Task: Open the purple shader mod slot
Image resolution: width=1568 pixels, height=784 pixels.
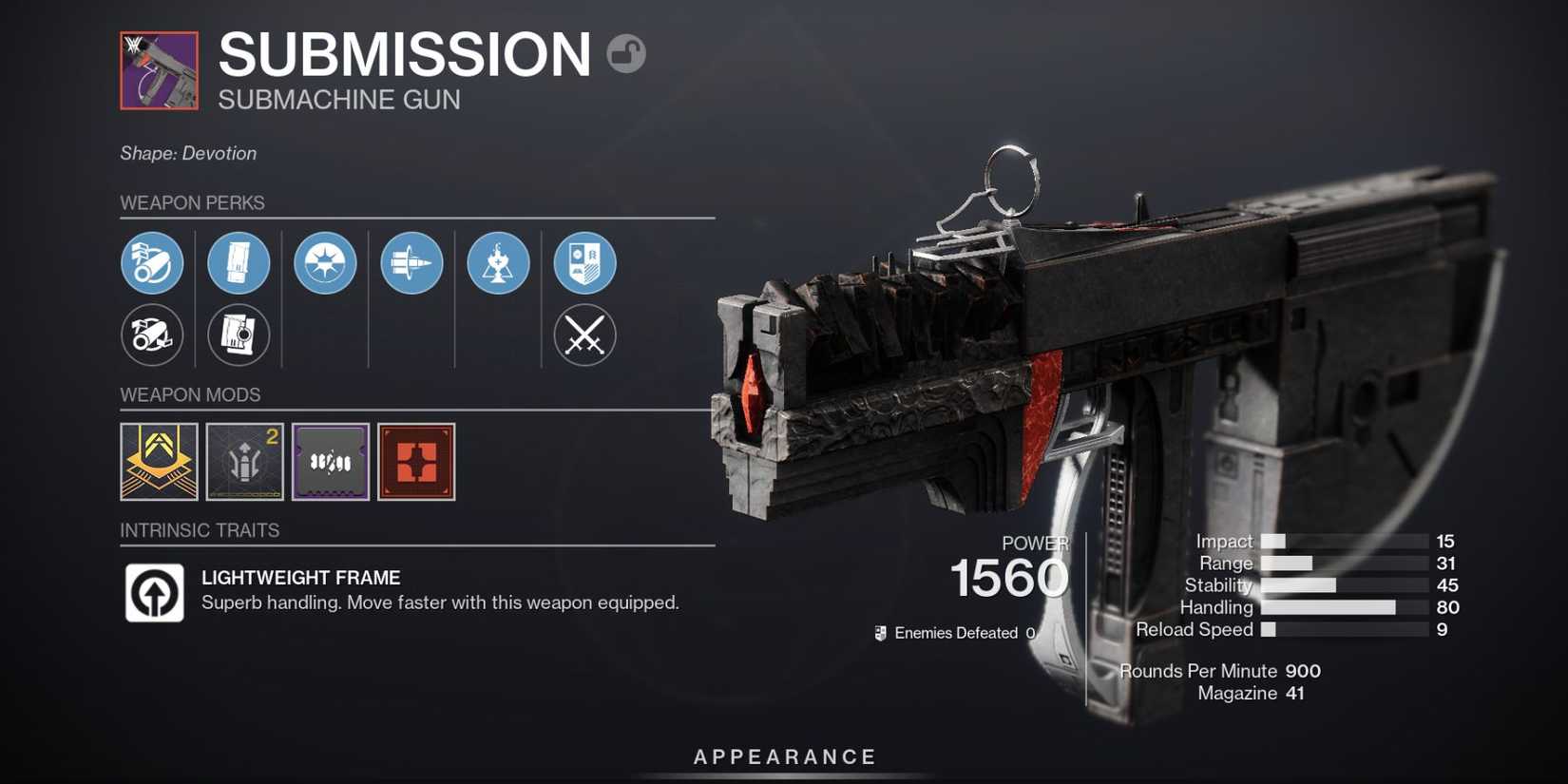Action: point(331,463)
